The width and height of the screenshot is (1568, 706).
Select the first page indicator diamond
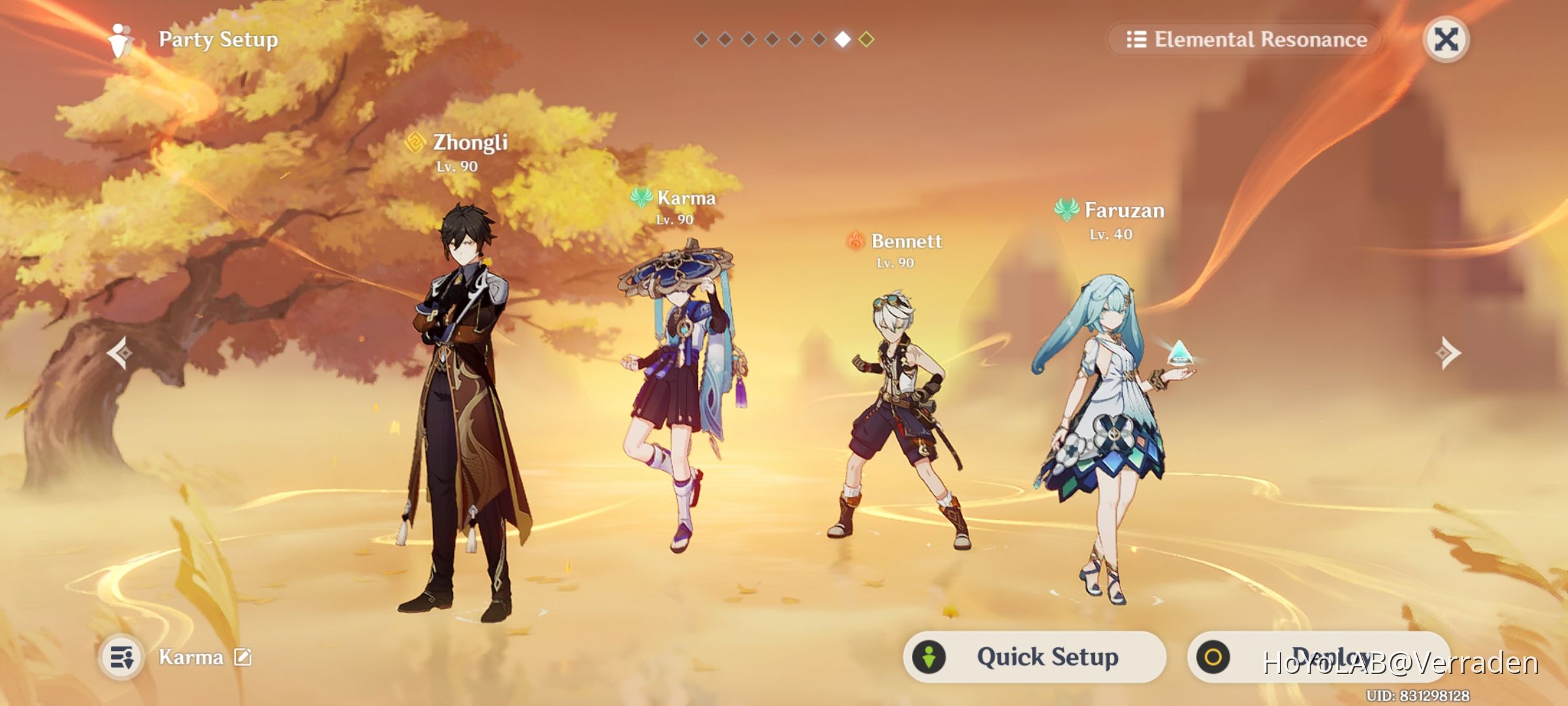pyautogui.click(x=700, y=41)
